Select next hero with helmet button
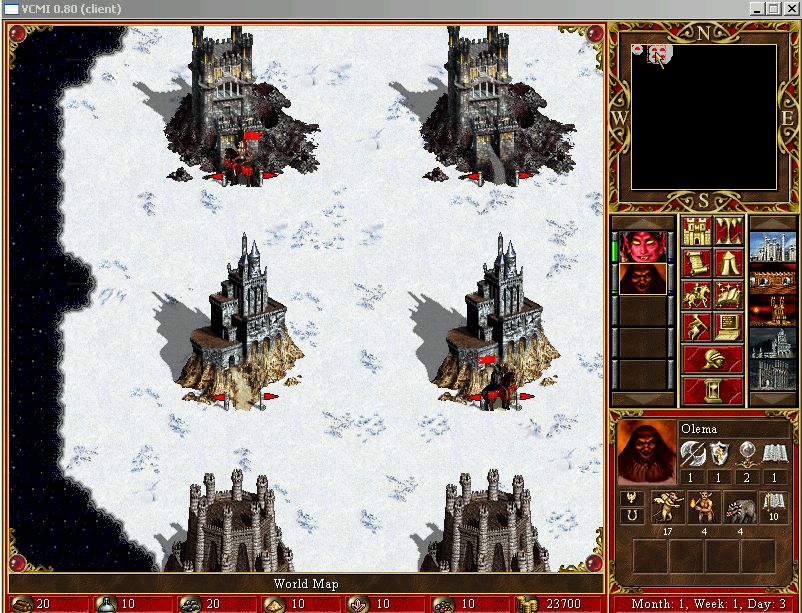 711,359
